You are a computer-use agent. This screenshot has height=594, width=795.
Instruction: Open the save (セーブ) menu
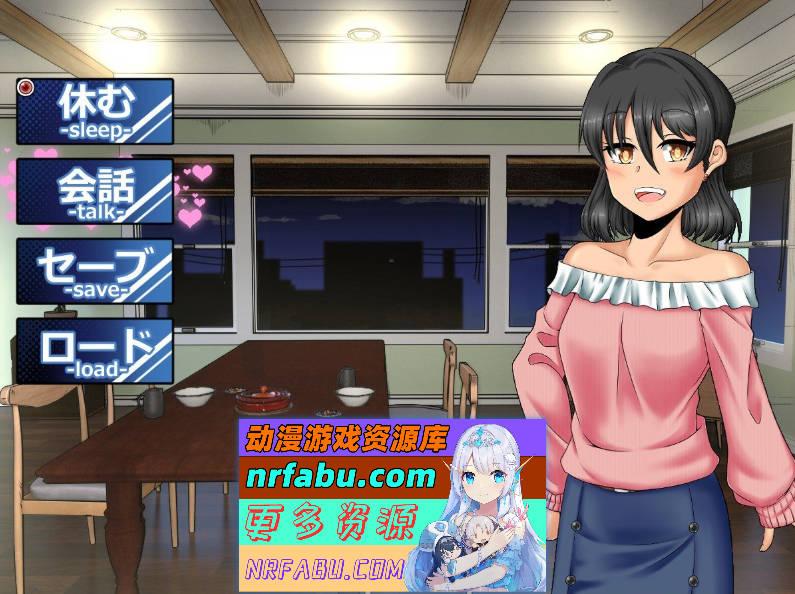pyautogui.click(x=95, y=271)
